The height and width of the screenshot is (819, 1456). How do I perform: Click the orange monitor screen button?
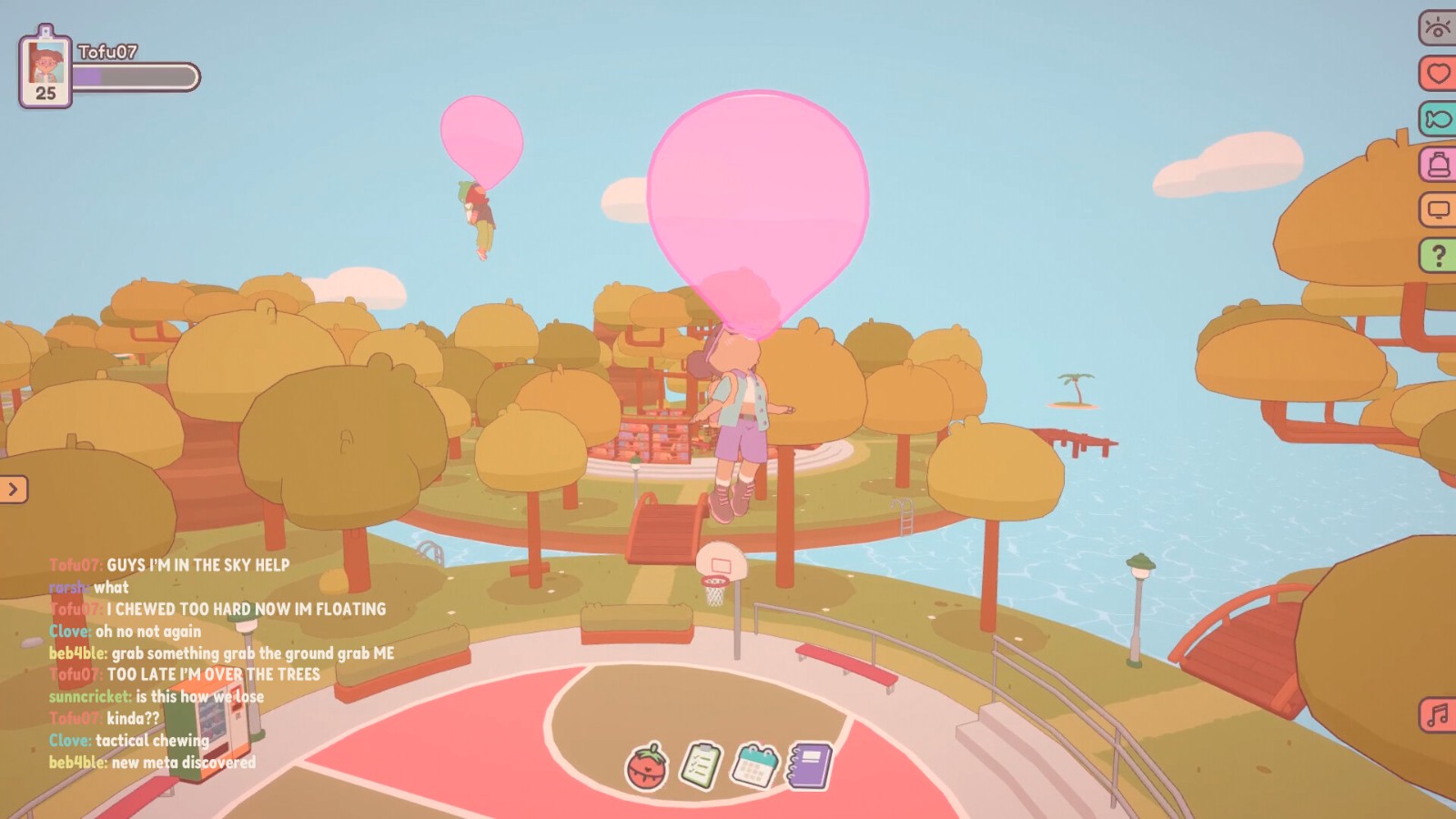point(1438,210)
